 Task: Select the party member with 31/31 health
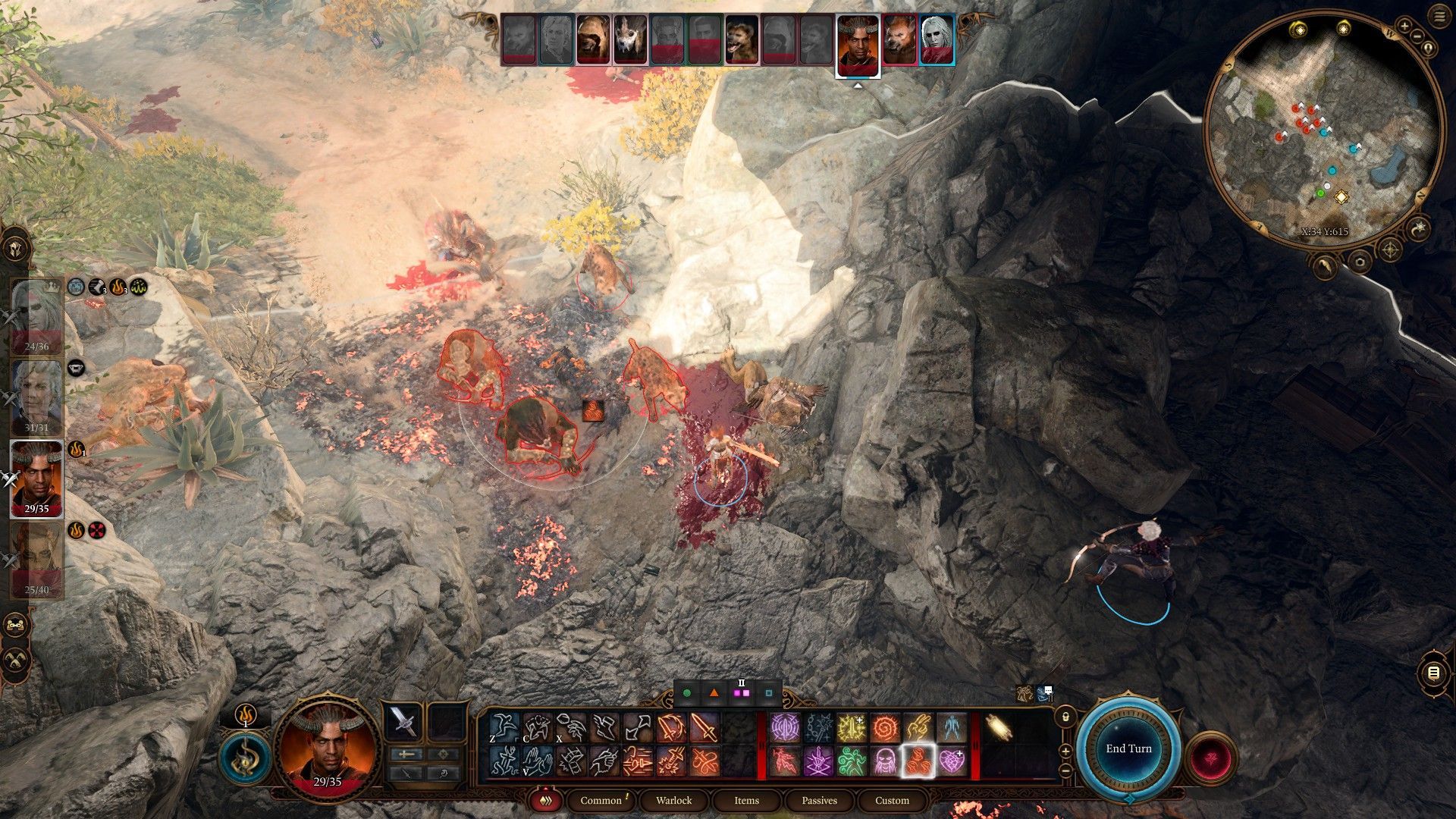[36, 396]
